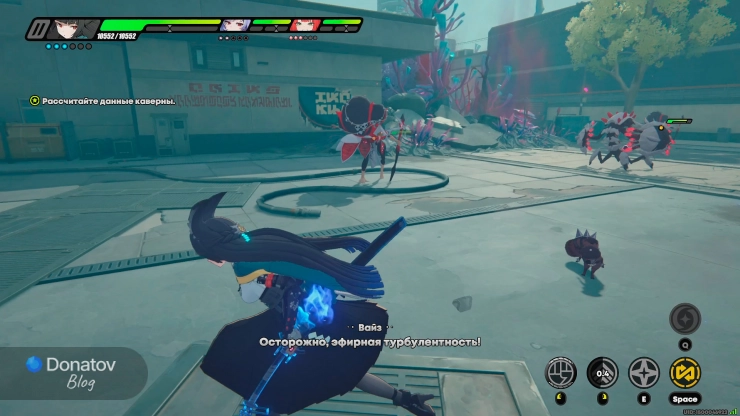
Task: Tap the yellow character swap icon
Action: pyautogui.click(x=685, y=373)
